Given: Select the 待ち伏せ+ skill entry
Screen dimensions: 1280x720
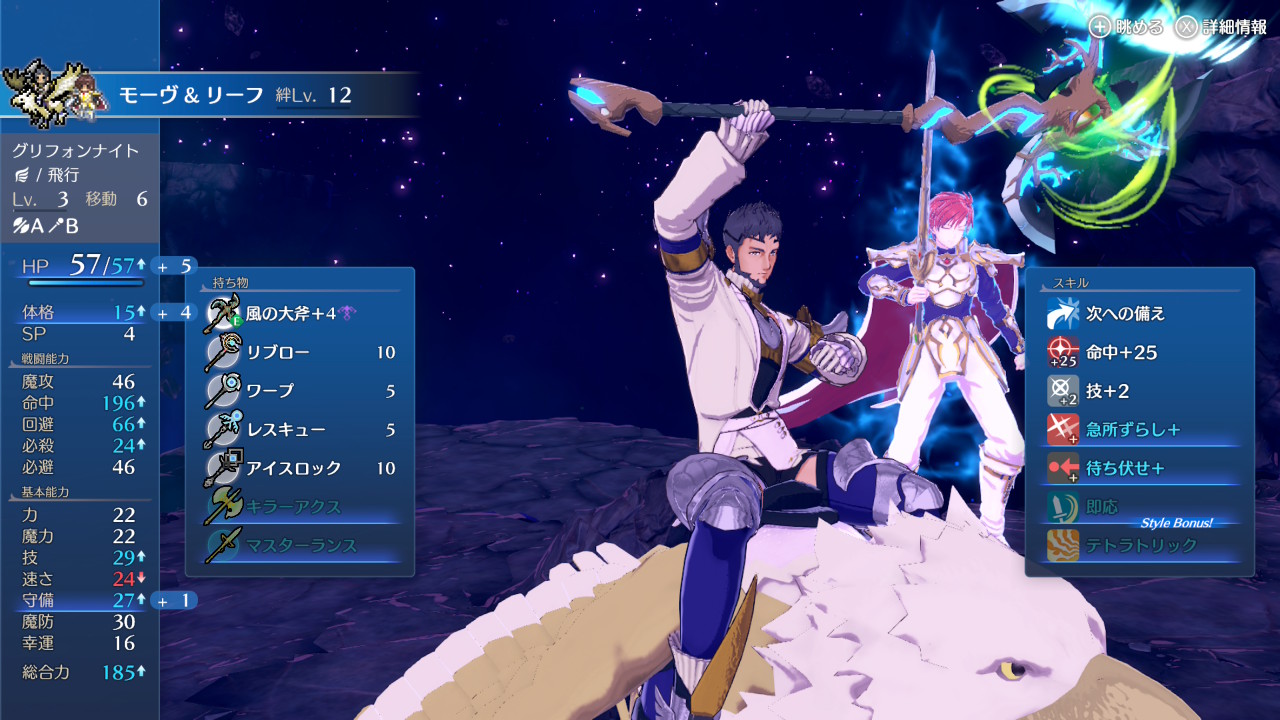Looking at the screenshot, I should tap(1140, 468).
